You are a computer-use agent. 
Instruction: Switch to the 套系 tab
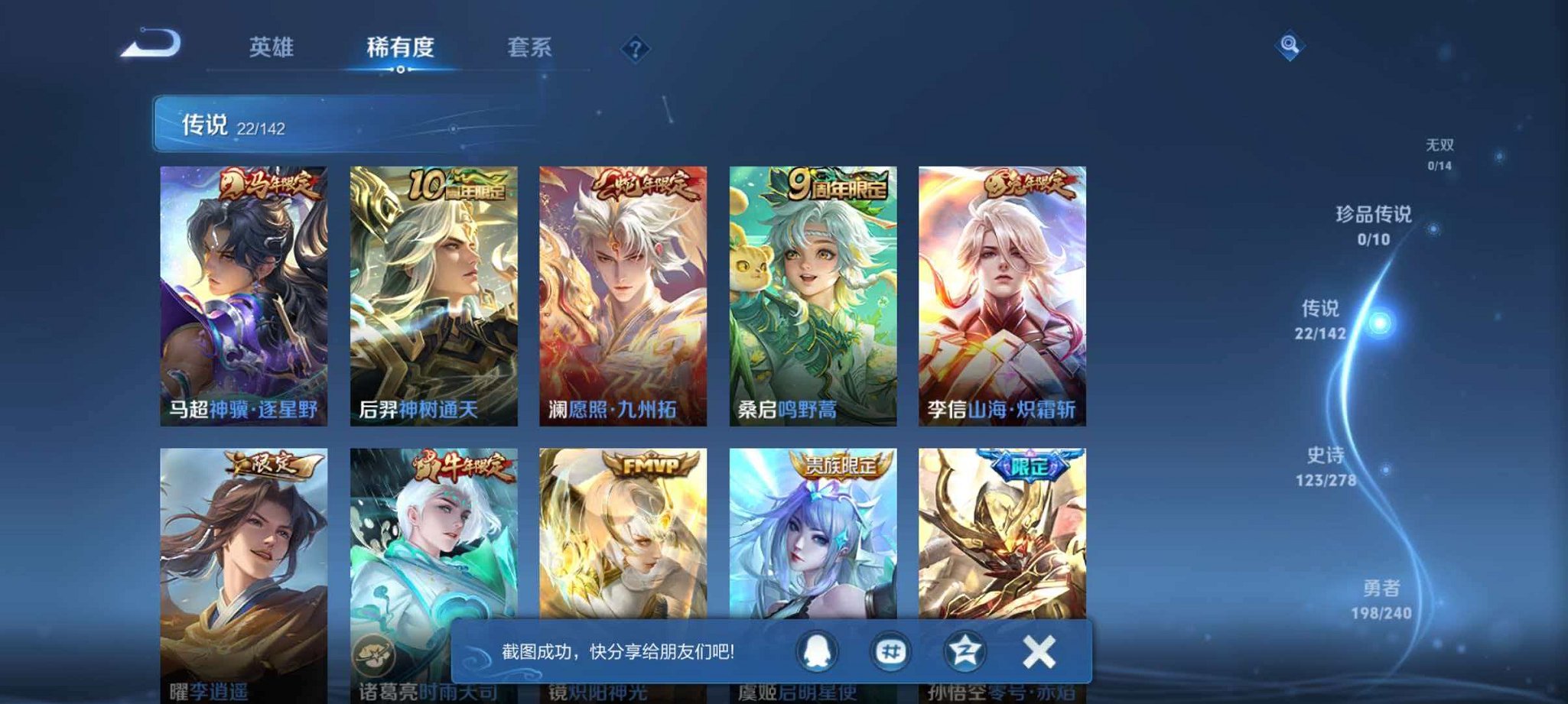tap(530, 47)
